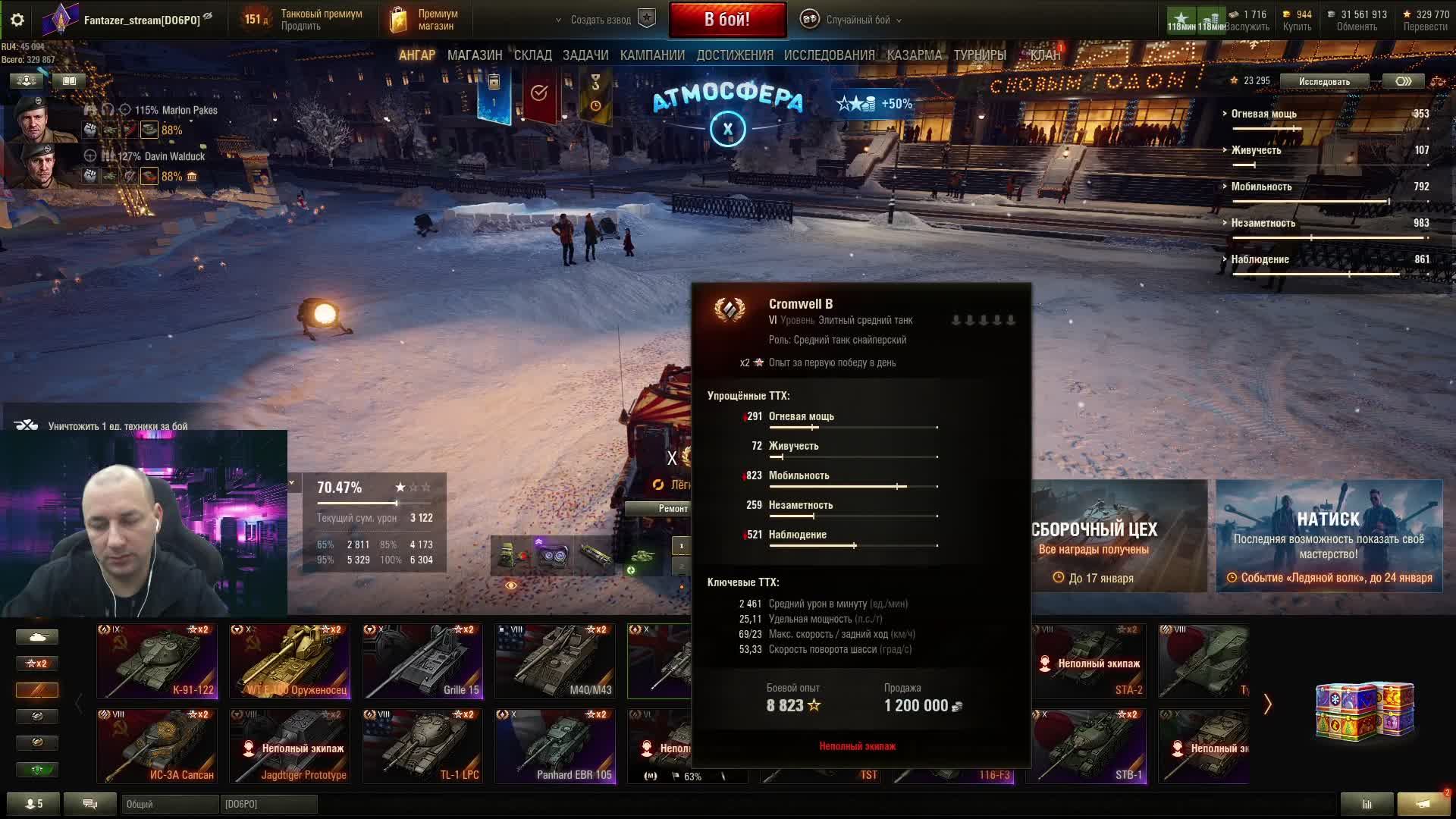
Task: Open the КАМПАНИИ section
Action: point(652,55)
